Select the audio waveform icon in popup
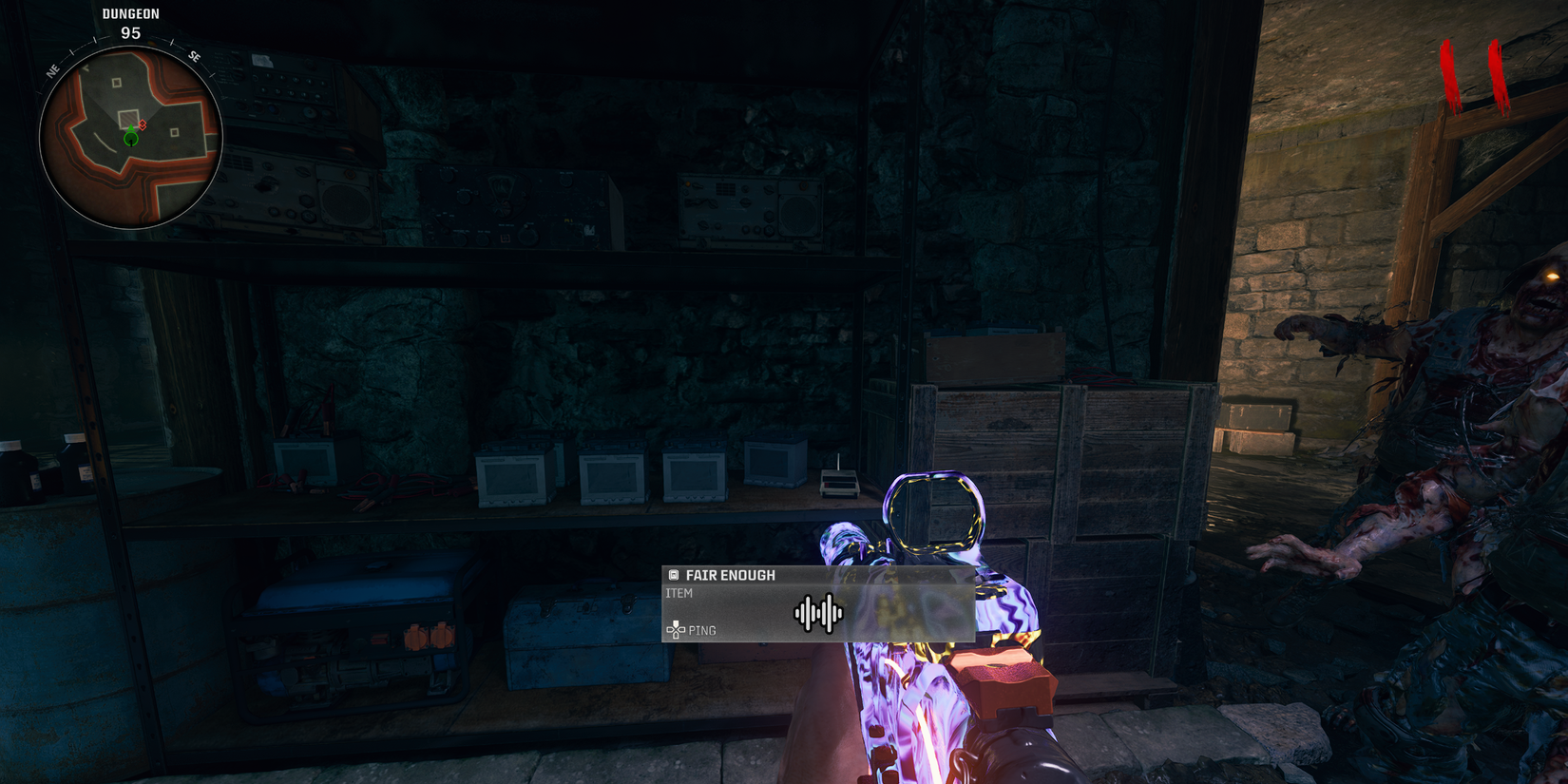 pos(820,613)
